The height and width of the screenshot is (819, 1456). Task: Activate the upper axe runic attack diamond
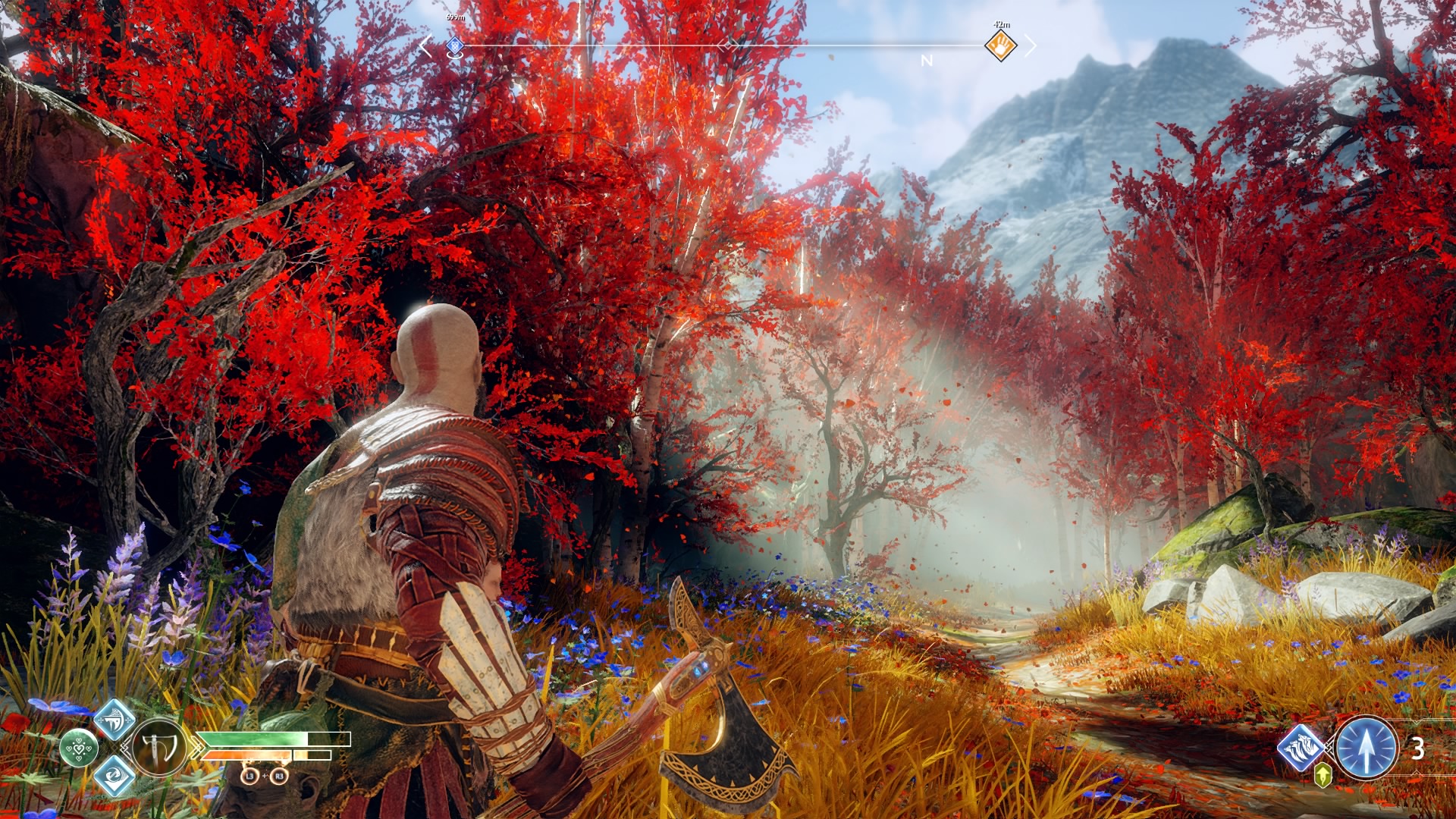coord(115,720)
